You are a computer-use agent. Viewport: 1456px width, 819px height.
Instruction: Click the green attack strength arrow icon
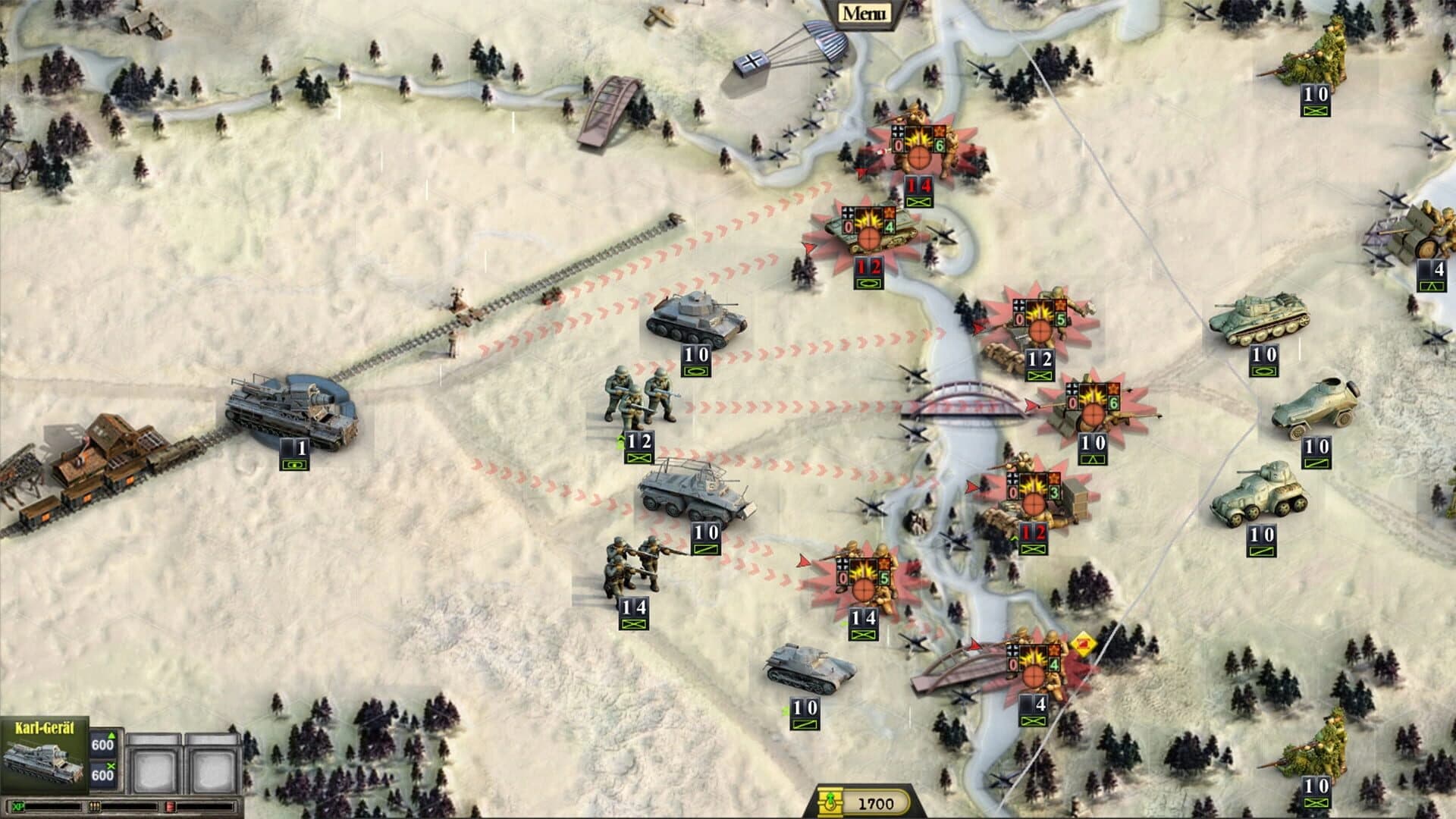pos(111,735)
